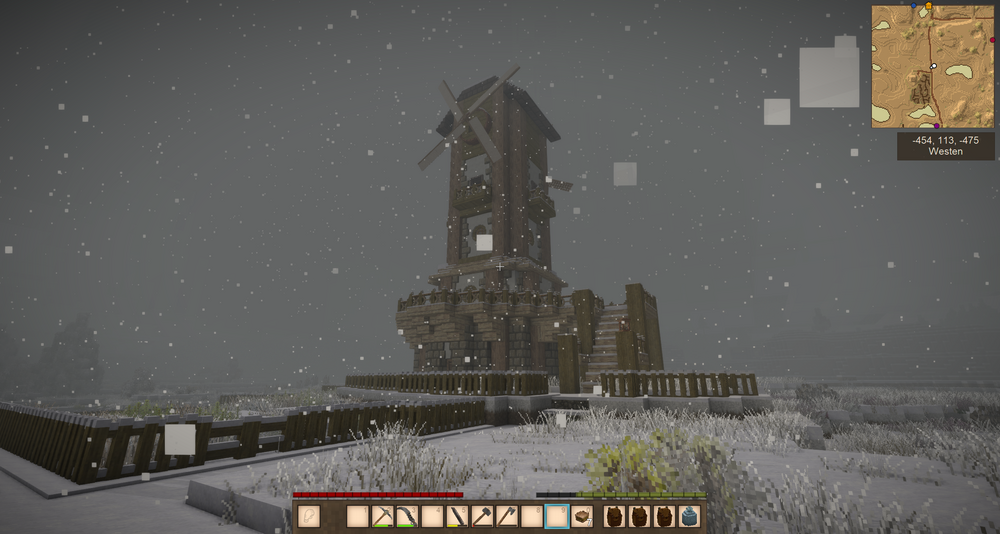Equip the hammer in hotbar slot 6
Viewport: 1000px width, 534px height.
coord(483,517)
